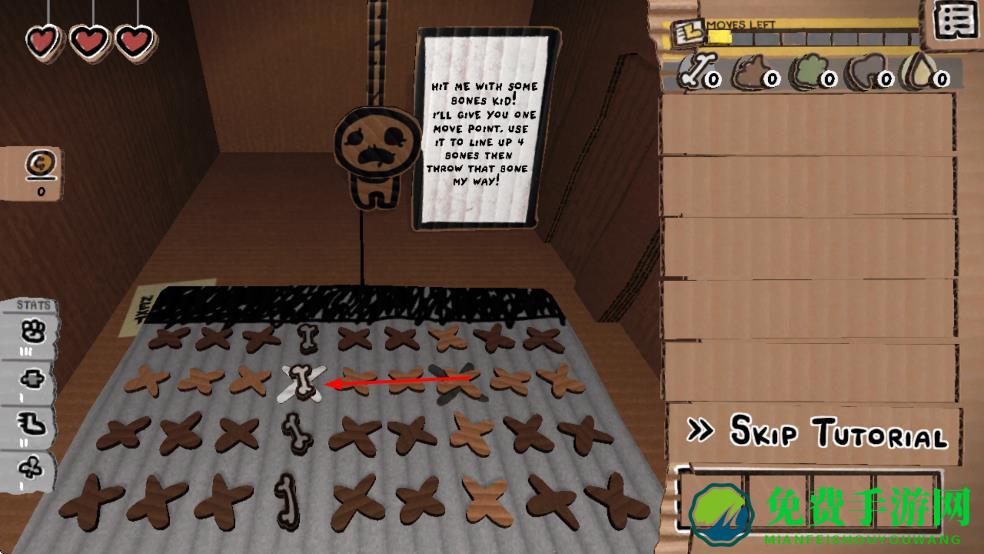Click the boot stat icon
The image size is (984, 554).
pyautogui.click(x=32, y=425)
